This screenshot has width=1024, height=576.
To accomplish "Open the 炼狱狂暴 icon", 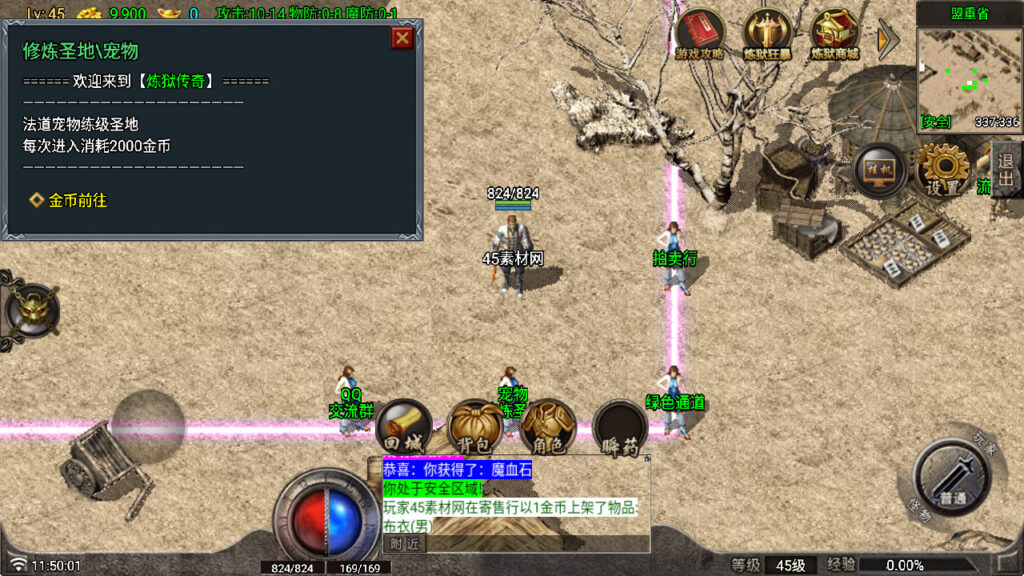I will point(768,36).
